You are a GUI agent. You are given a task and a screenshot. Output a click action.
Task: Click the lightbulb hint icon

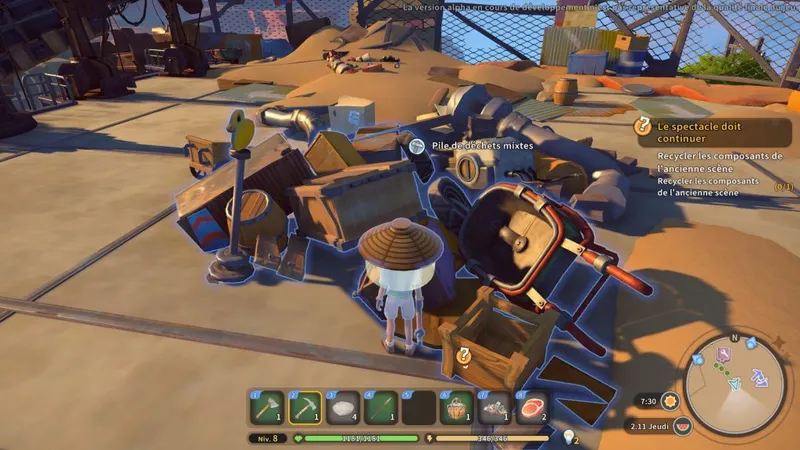(x=569, y=437)
